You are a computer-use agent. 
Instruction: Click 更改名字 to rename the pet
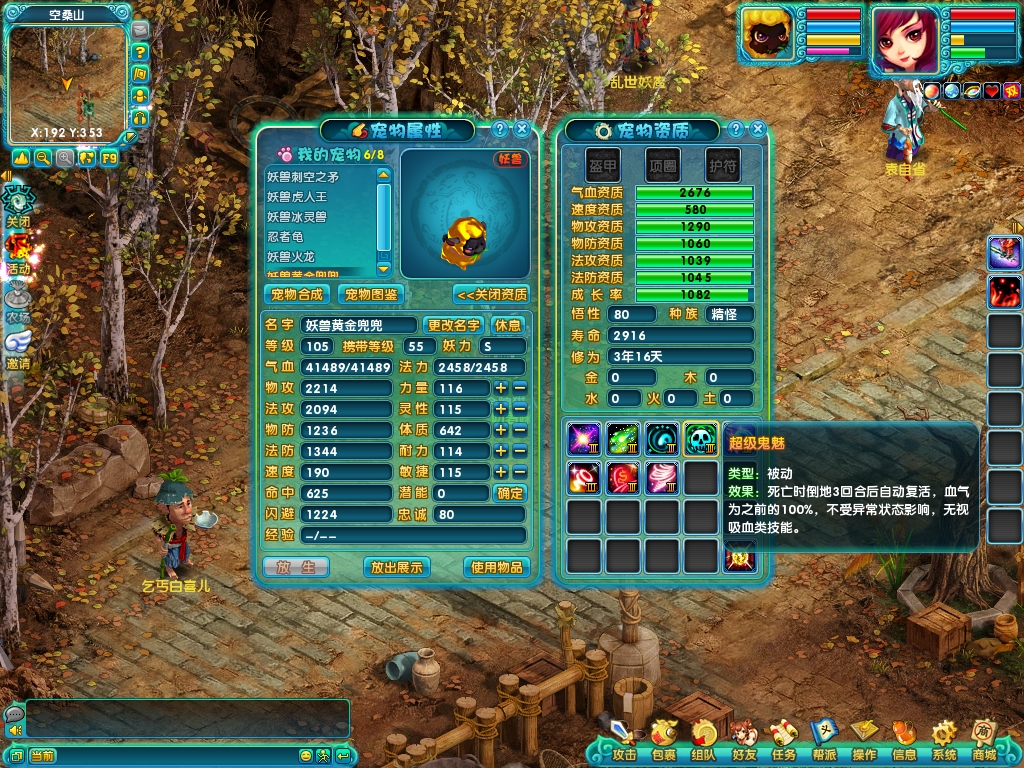[453, 325]
